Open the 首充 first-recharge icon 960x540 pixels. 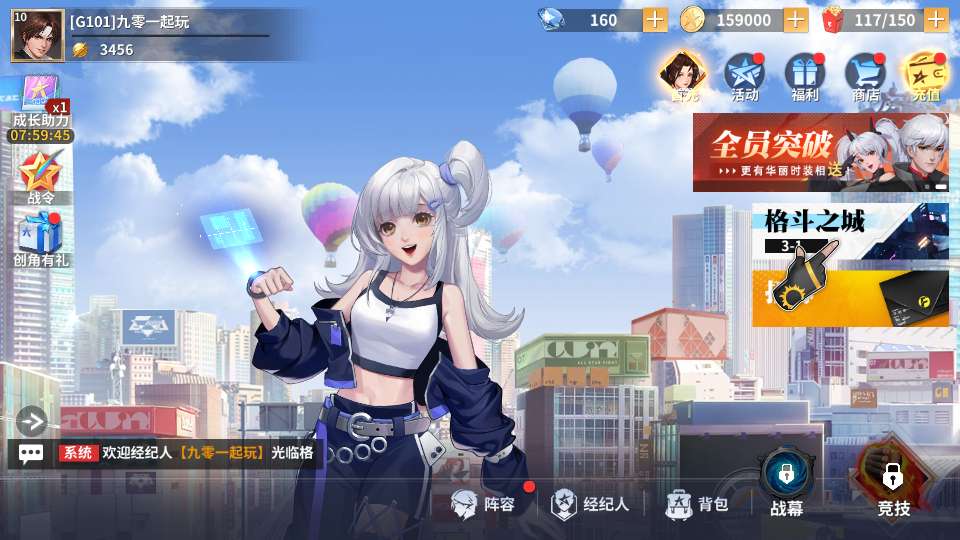click(x=683, y=76)
